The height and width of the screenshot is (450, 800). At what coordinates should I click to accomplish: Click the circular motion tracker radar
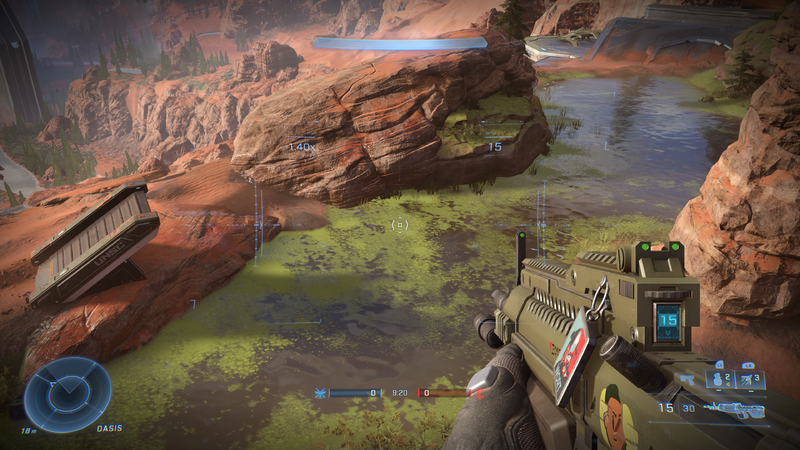pyautogui.click(x=67, y=393)
